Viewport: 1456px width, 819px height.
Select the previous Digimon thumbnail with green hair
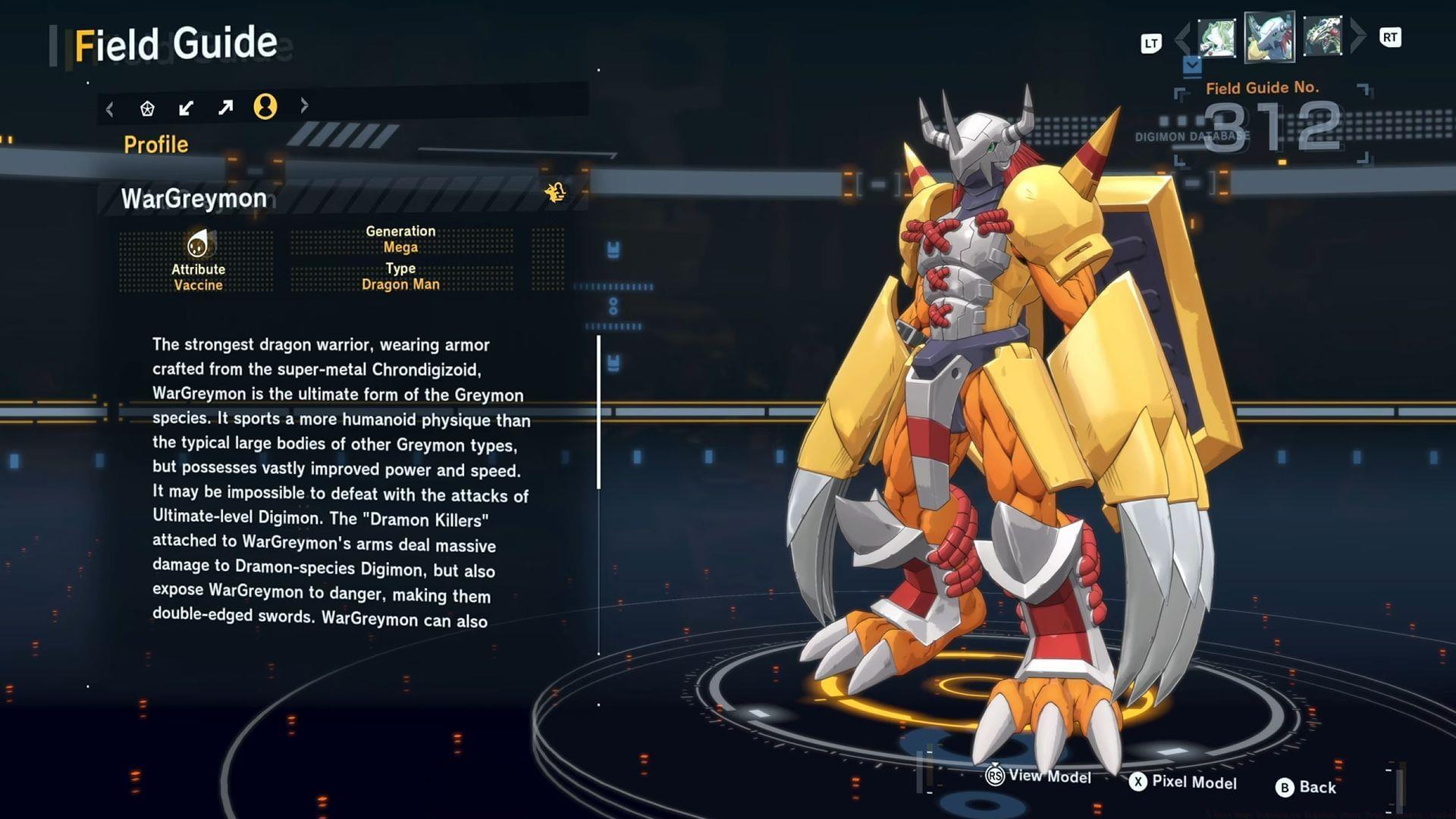click(1216, 37)
